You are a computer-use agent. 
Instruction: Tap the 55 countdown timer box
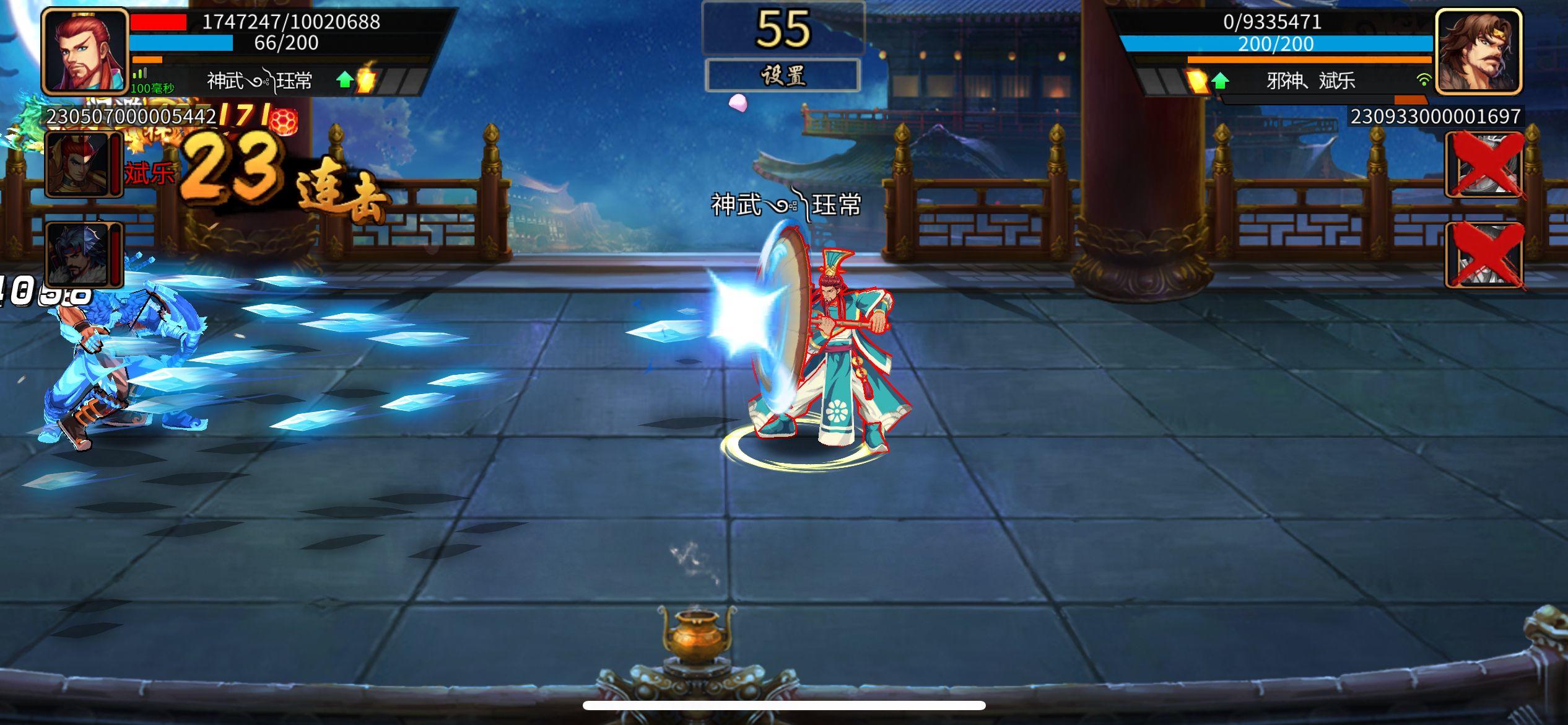[x=782, y=28]
